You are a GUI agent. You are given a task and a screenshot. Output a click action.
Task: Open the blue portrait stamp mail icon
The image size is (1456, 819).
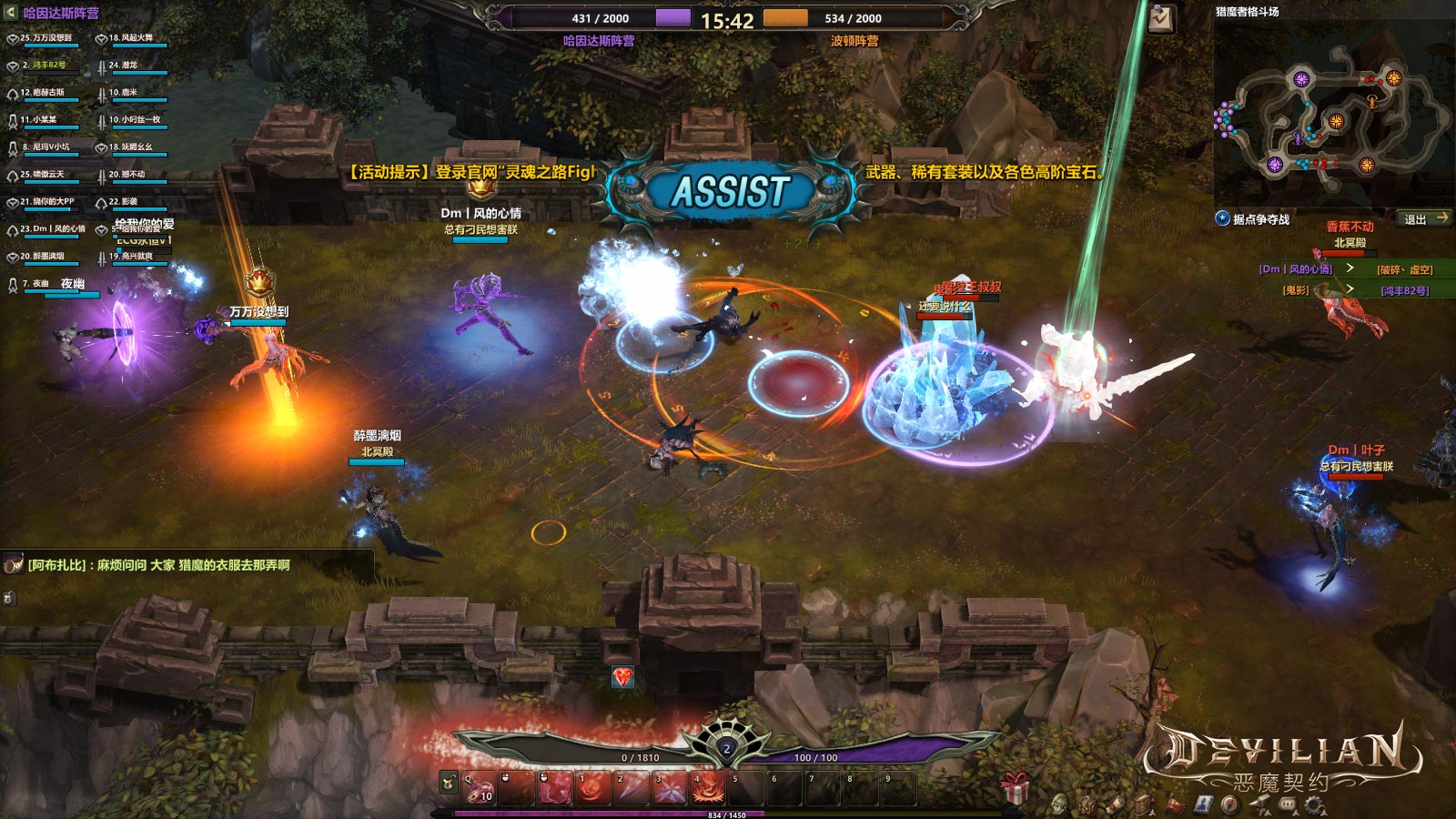click(x=1203, y=805)
